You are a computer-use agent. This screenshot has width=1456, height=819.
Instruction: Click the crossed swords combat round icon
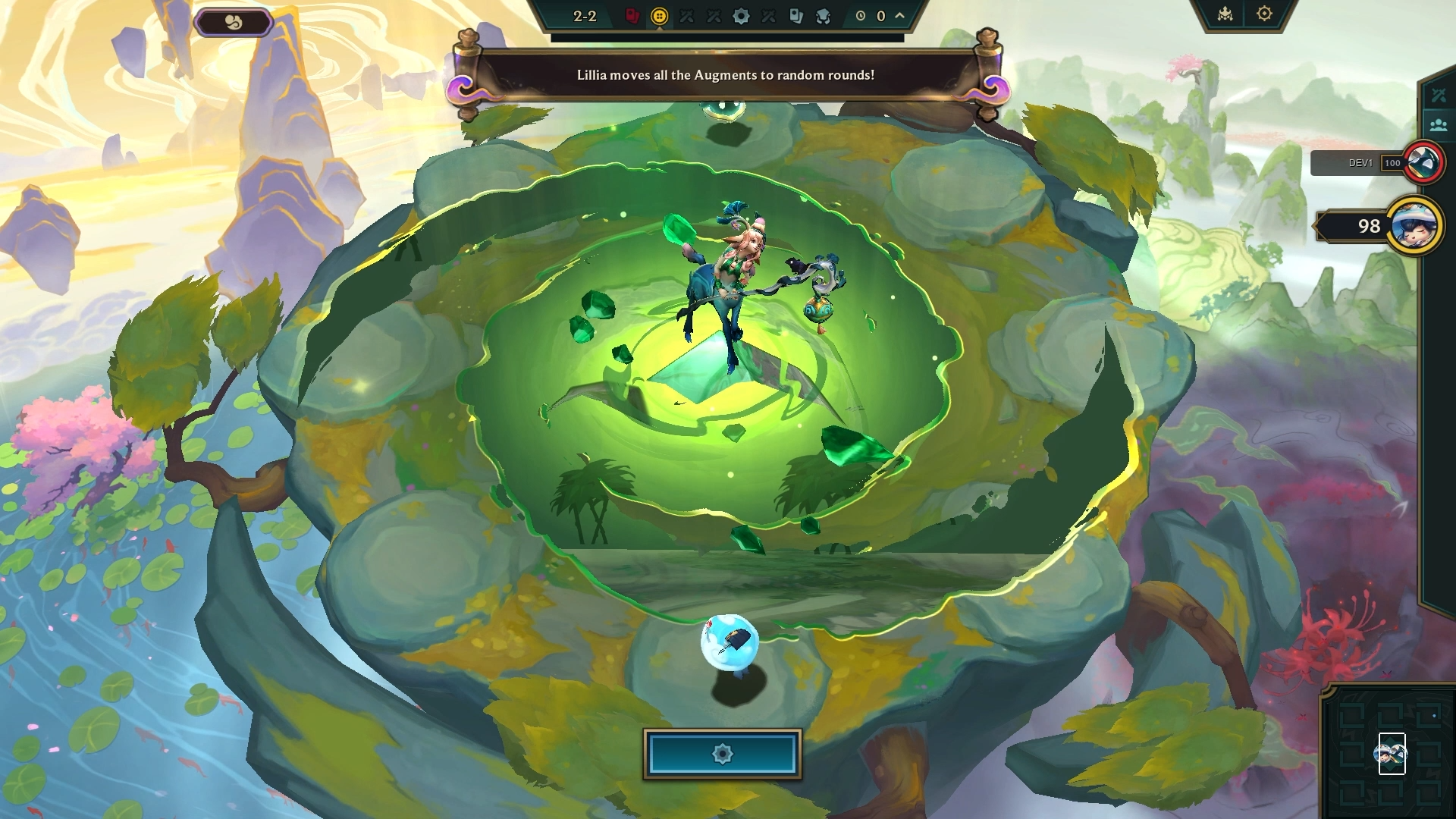point(686,17)
